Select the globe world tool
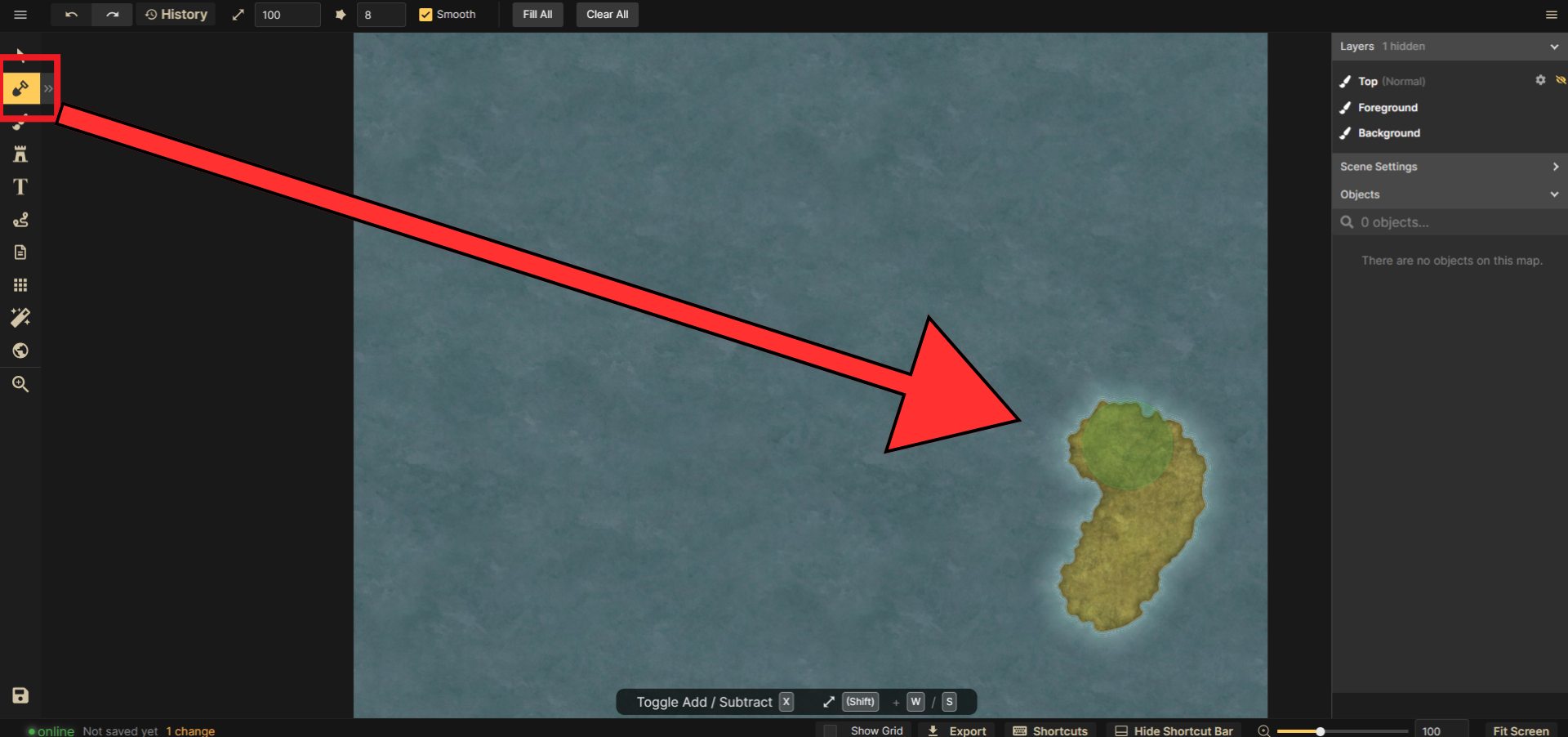The height and width of the screenshot is (737, 1568). (20, 351)
